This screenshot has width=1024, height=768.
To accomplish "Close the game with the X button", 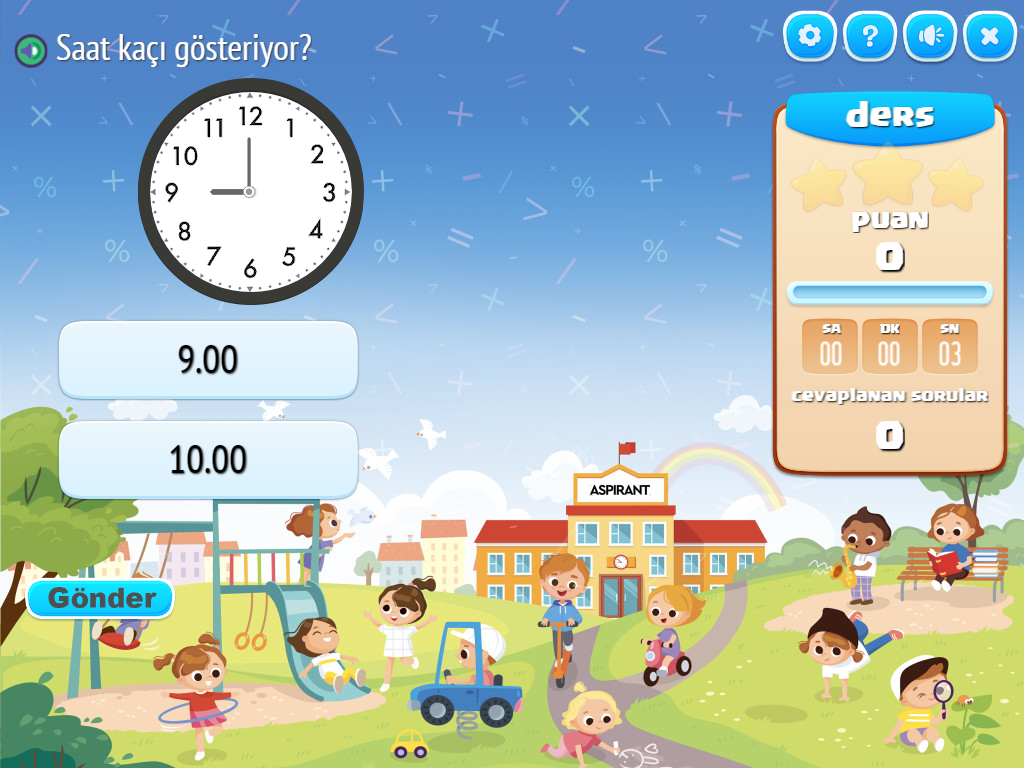I will point(990,37).
